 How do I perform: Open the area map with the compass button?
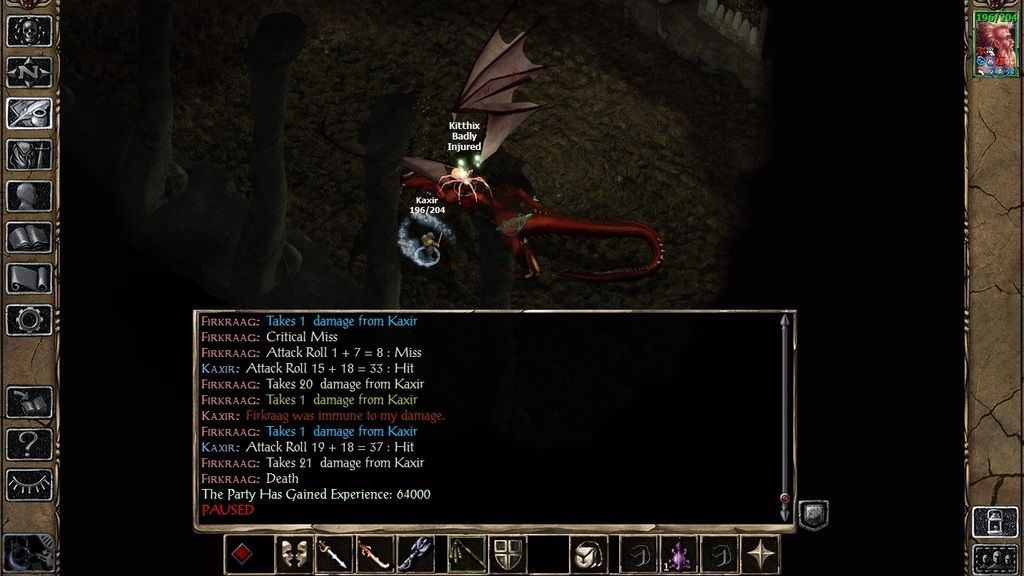29,72
